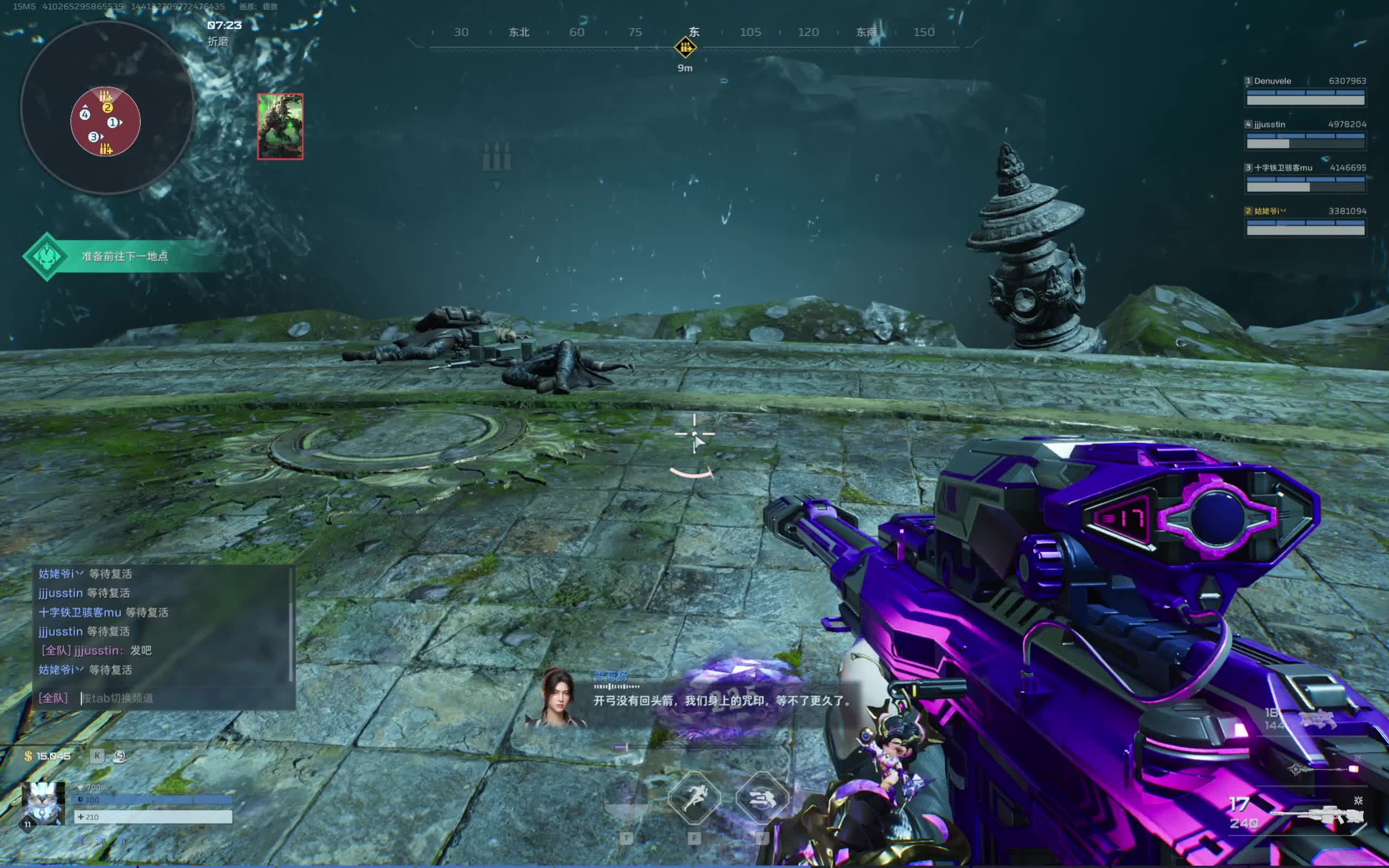The height and width of the screenshot is (868, 1389).
Task: Click the speaking NPC dialogue portrait
Action: (x=558, y=697)
